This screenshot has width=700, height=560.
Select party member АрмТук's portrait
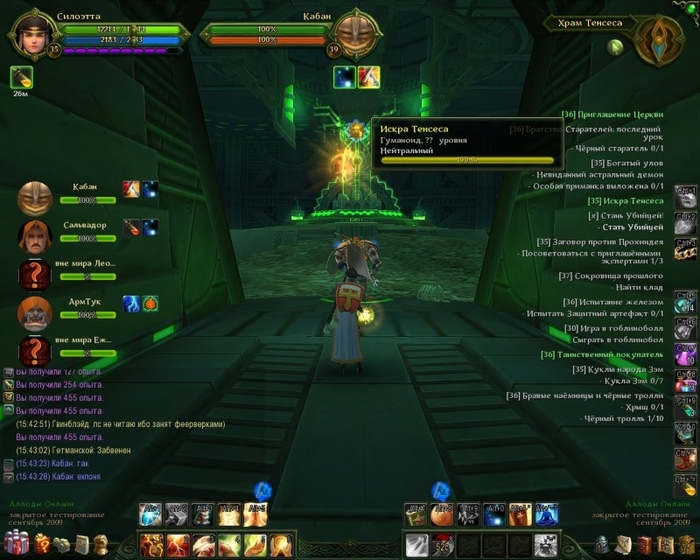coord(36,312)
